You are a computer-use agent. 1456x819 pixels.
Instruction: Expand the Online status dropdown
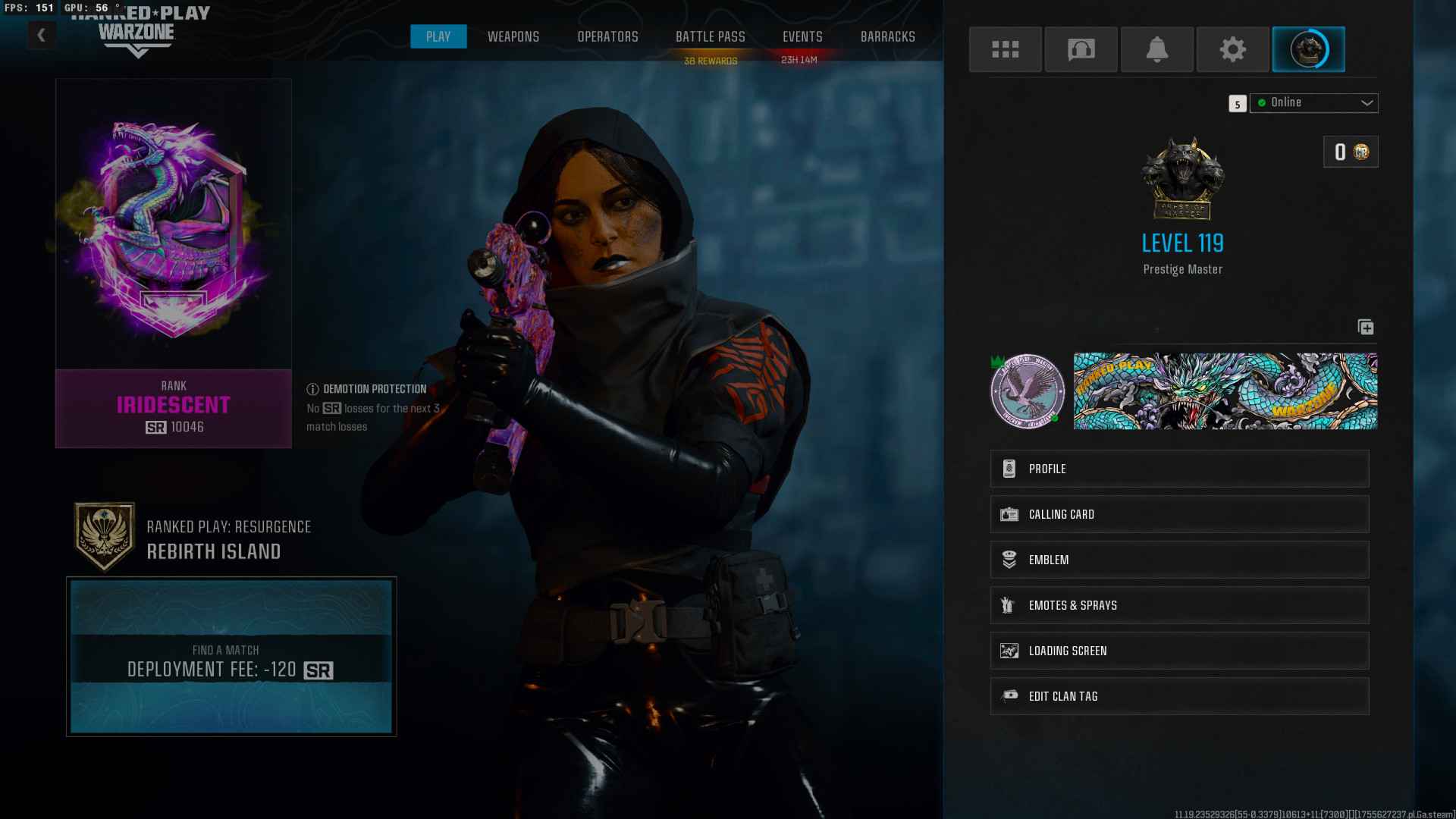[1313, 102]
